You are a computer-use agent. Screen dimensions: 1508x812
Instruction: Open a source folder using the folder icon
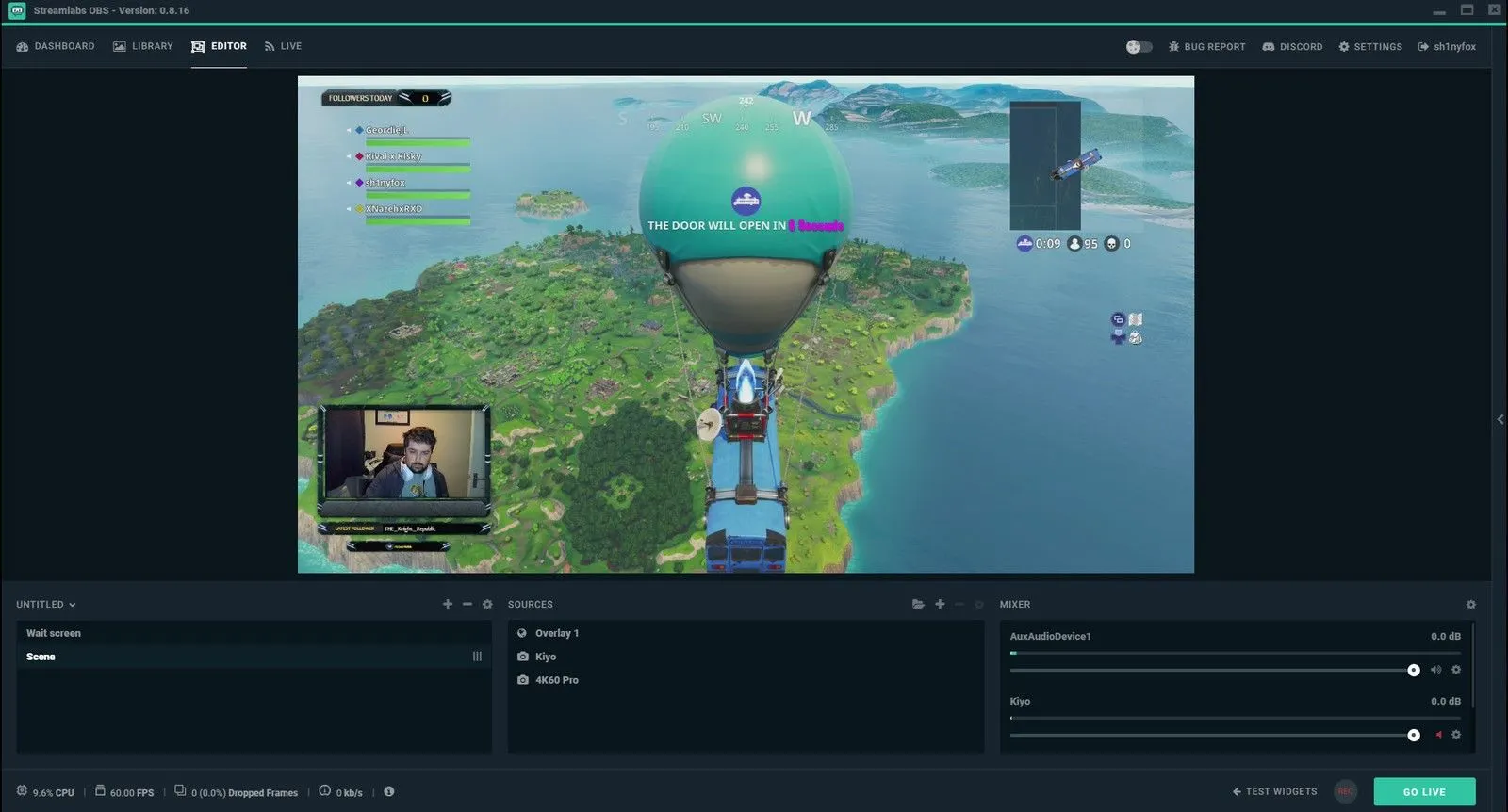919,604
